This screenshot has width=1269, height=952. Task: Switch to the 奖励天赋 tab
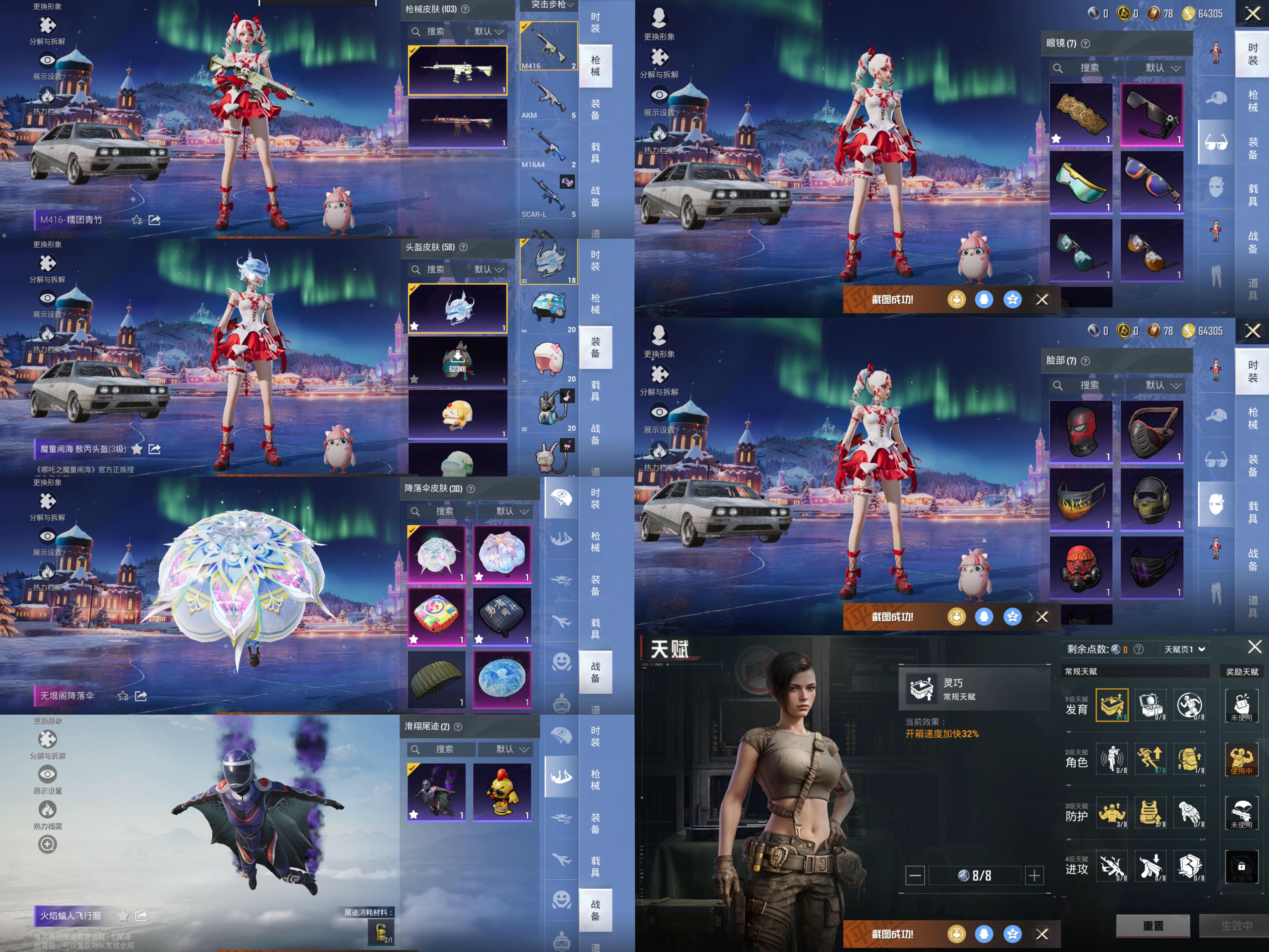1242,671
